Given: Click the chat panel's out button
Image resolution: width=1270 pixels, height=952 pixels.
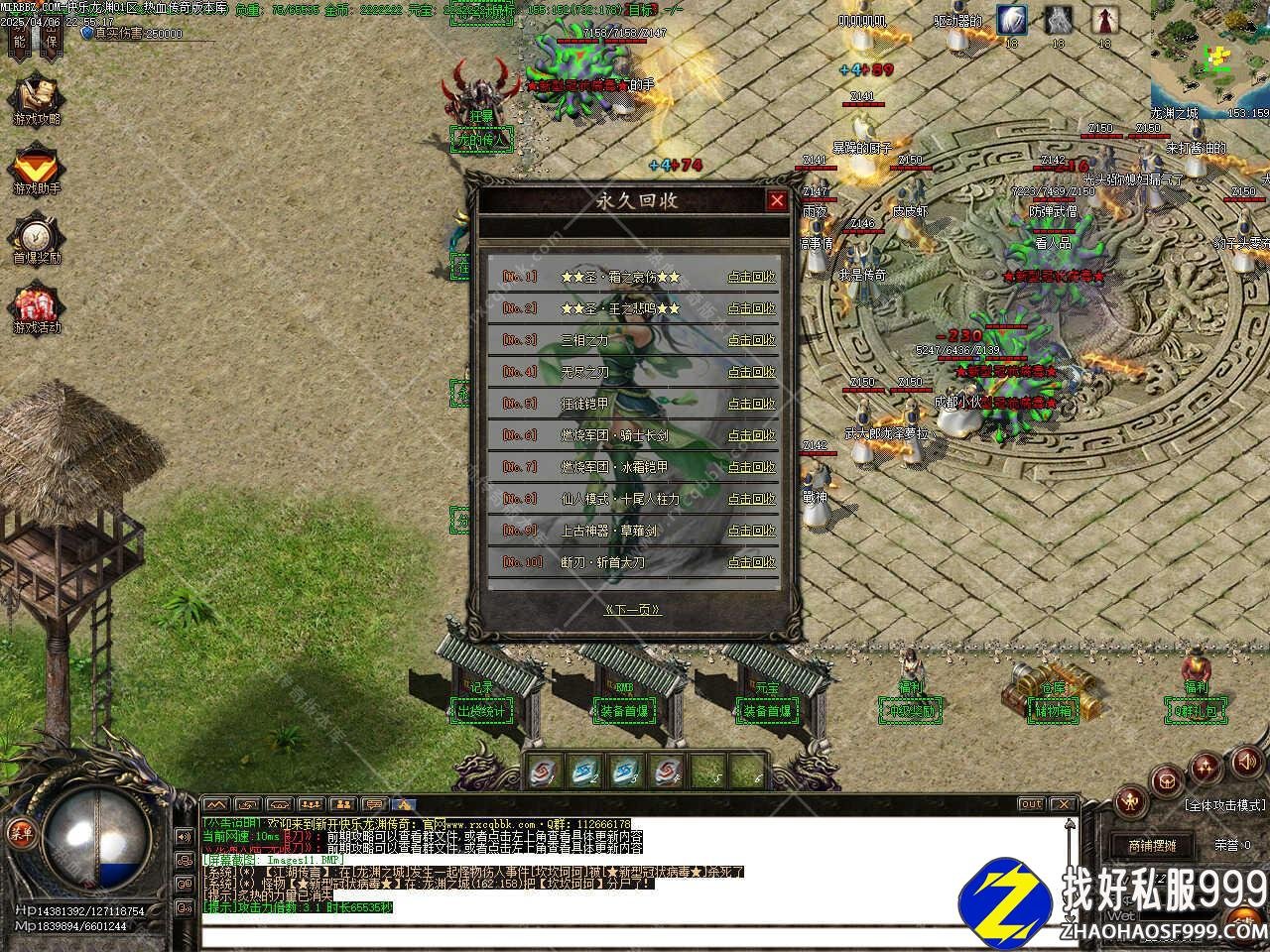Looking at the screenshot, I should pyautogui.click(x=1032, y=804).
